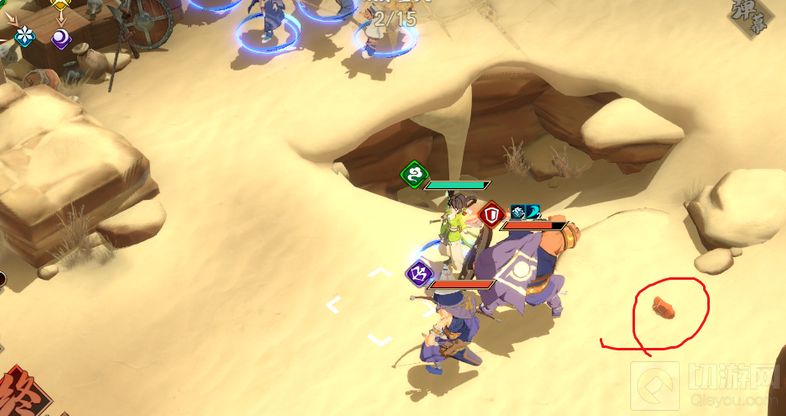Select the blue snowflake element icon
This screenshot has height=416, width=786.
pos(25,37)
